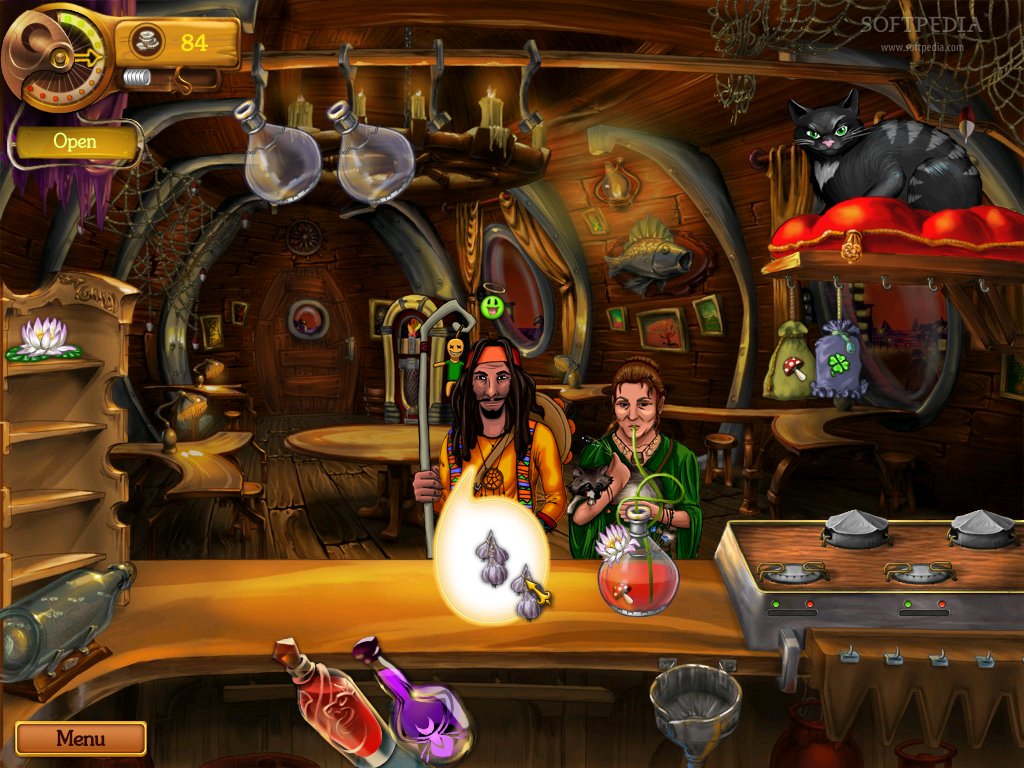Viewport: 1024px width, 768px height.
Task: Select the red potion bottle
Action: click(x=332, y=701)
